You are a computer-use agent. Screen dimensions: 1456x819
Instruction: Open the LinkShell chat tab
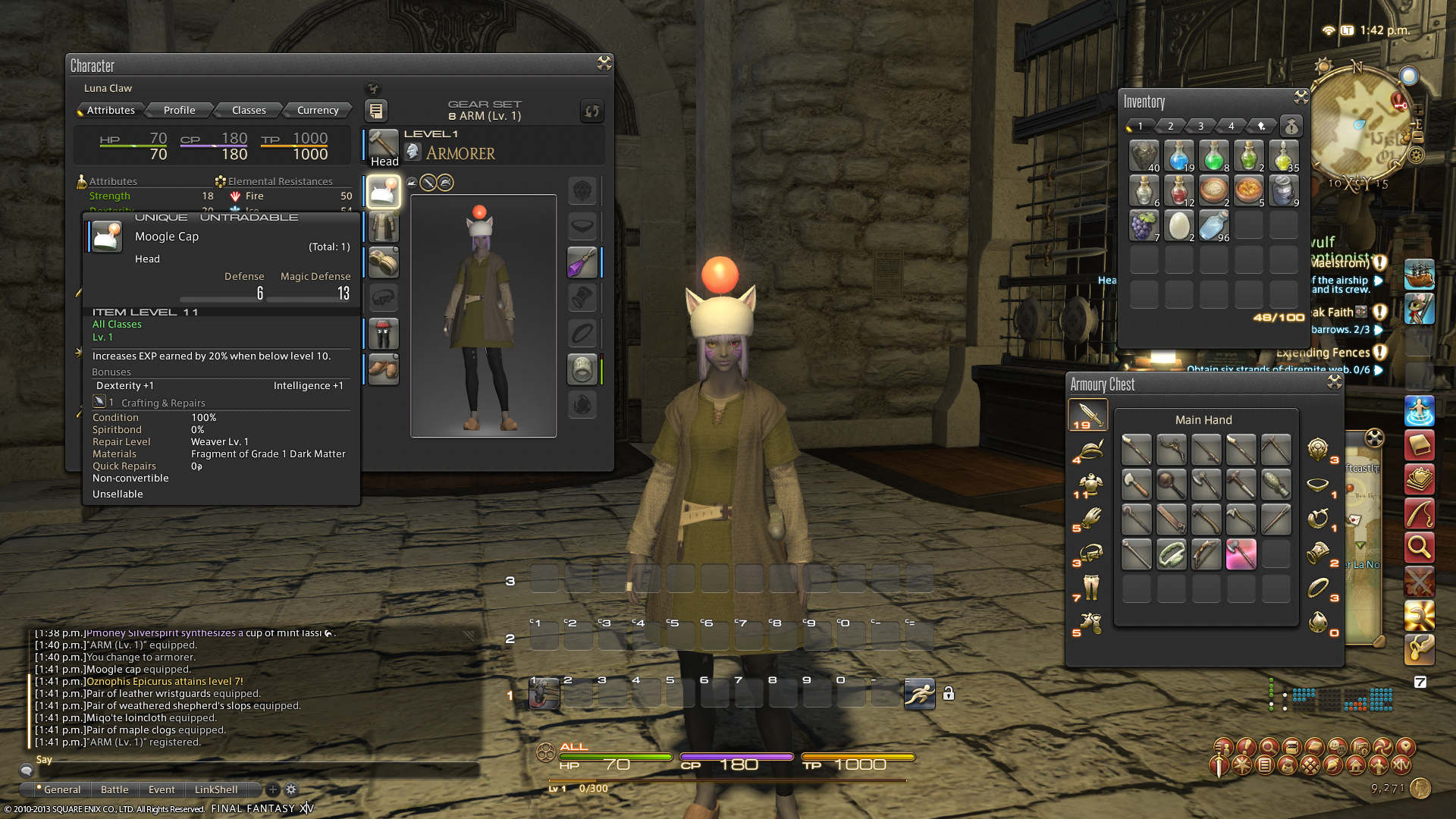[216, 789]
